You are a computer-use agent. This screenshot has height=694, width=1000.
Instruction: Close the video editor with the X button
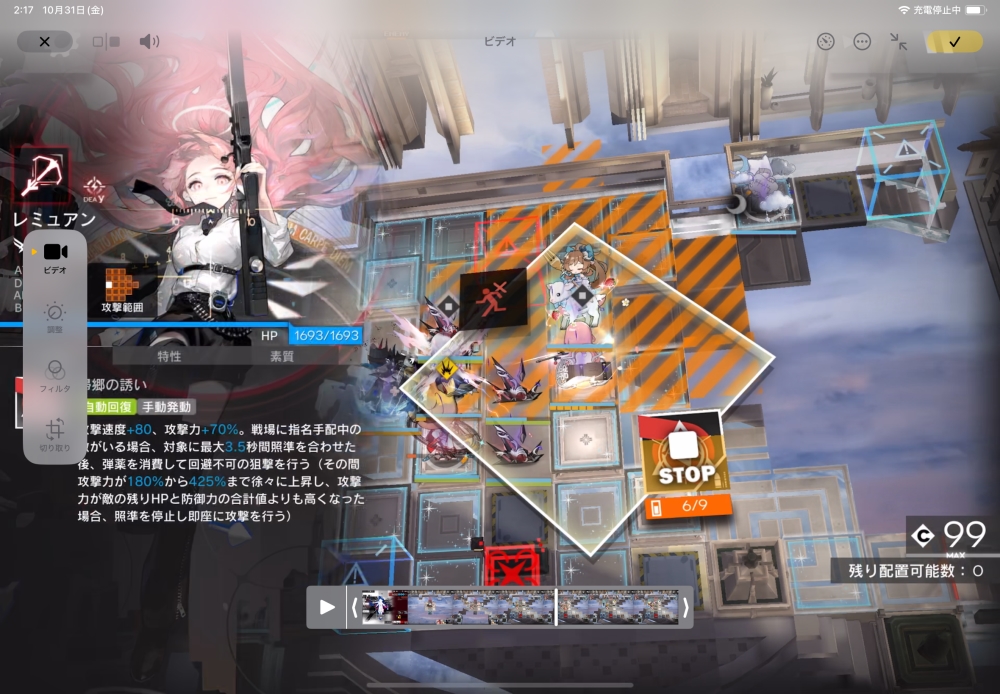44,41
